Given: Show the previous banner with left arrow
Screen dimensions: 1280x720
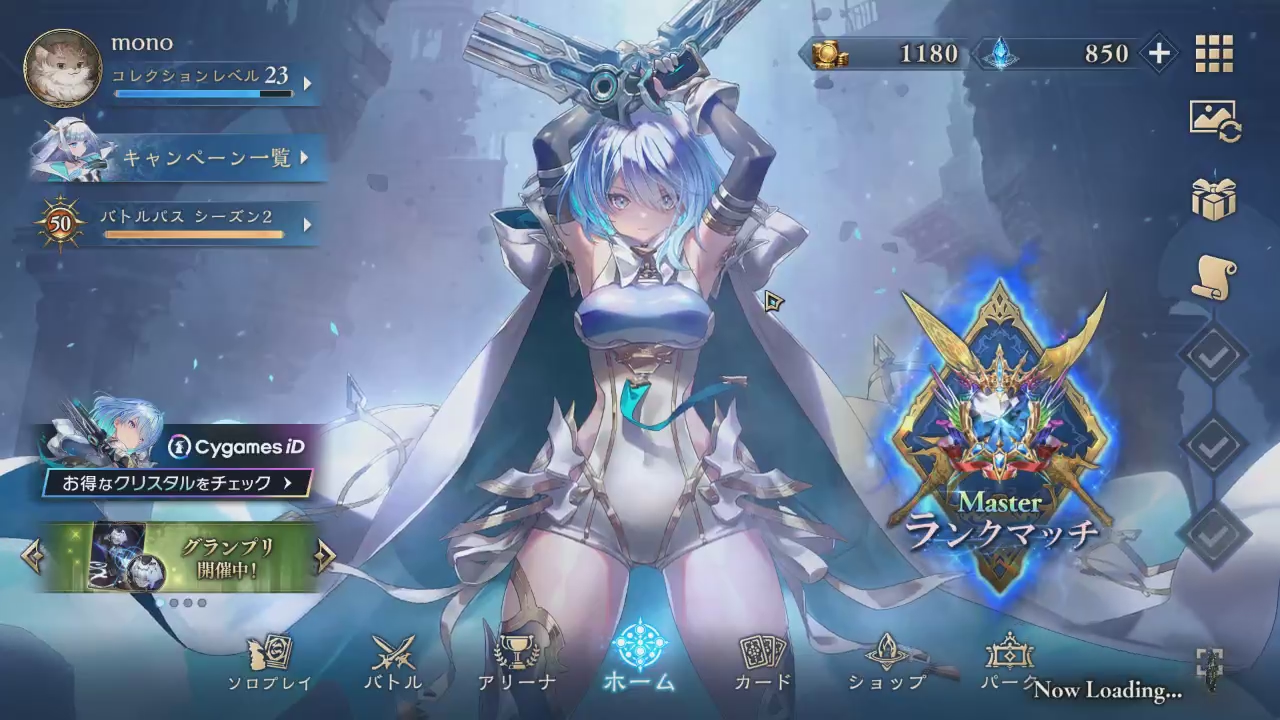Looking at the screenshot, I should coord(32,556).
